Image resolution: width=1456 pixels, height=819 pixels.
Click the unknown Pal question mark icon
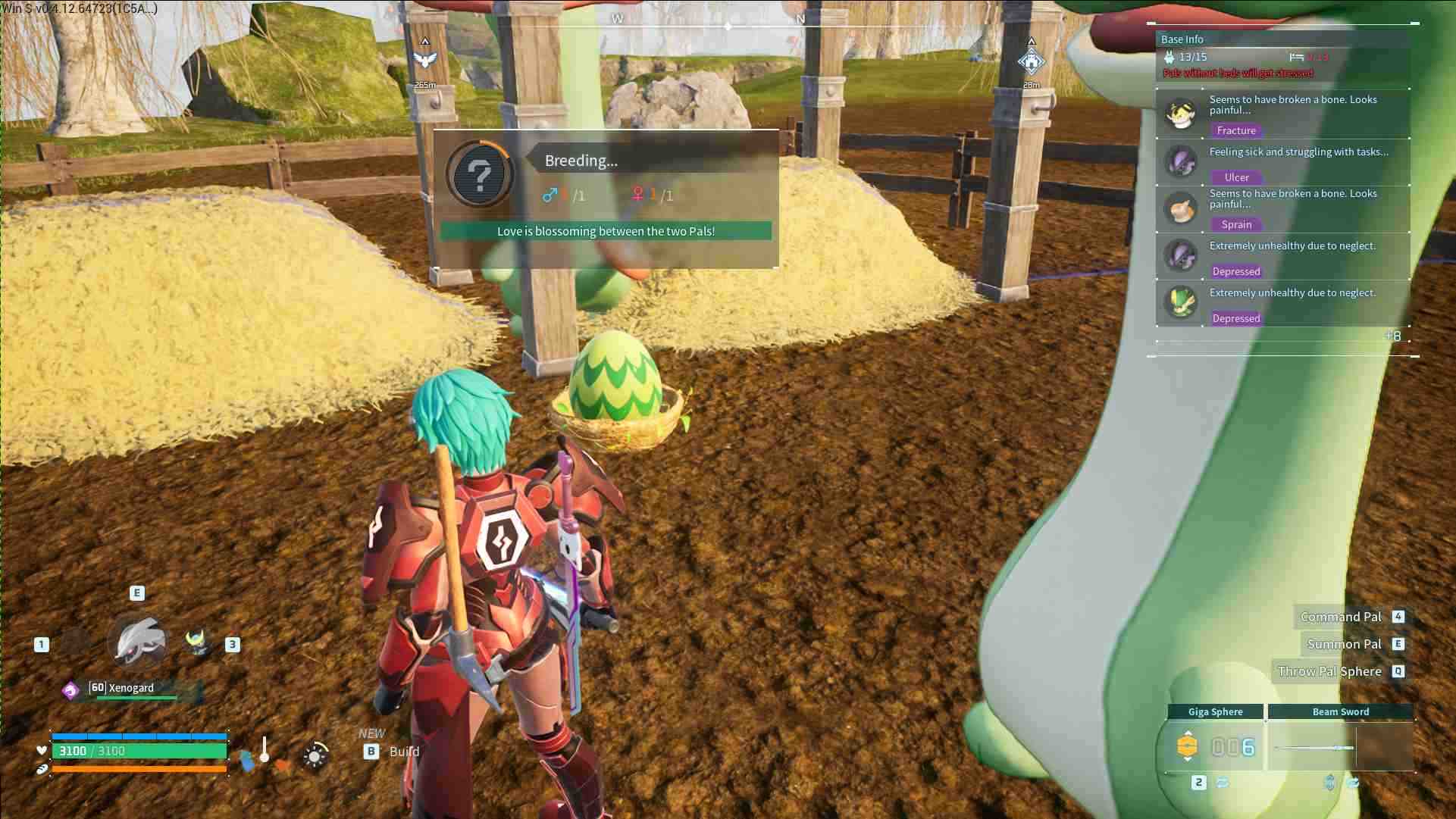pyautogui.click(x=479, y=175)
